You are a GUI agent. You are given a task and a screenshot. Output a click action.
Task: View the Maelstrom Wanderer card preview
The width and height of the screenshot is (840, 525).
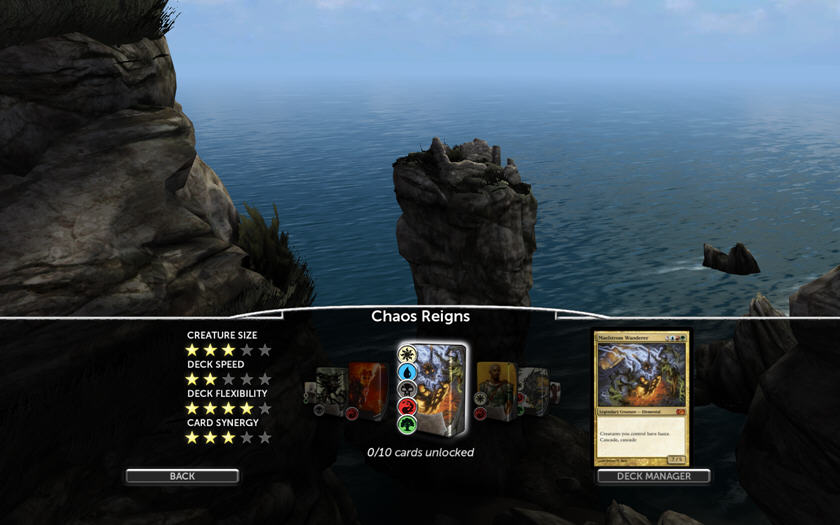point(642,398)
